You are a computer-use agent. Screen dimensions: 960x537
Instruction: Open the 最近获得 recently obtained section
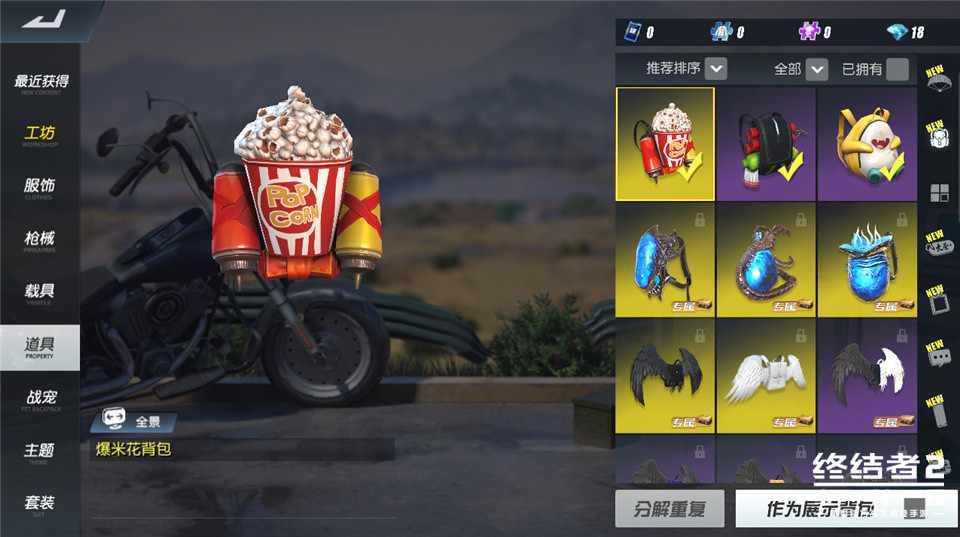click(x=41, y=83)
